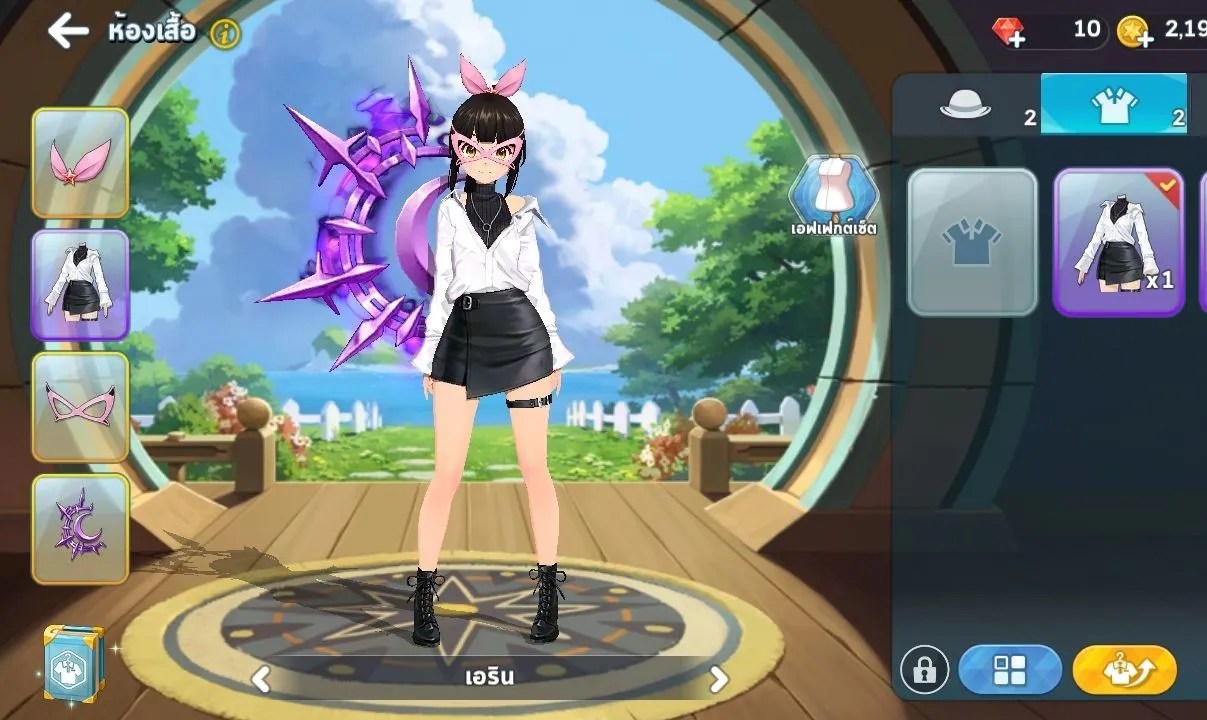Switch to the shirt category tab
Screen dimensions: 1207x720
[1114, 106]
